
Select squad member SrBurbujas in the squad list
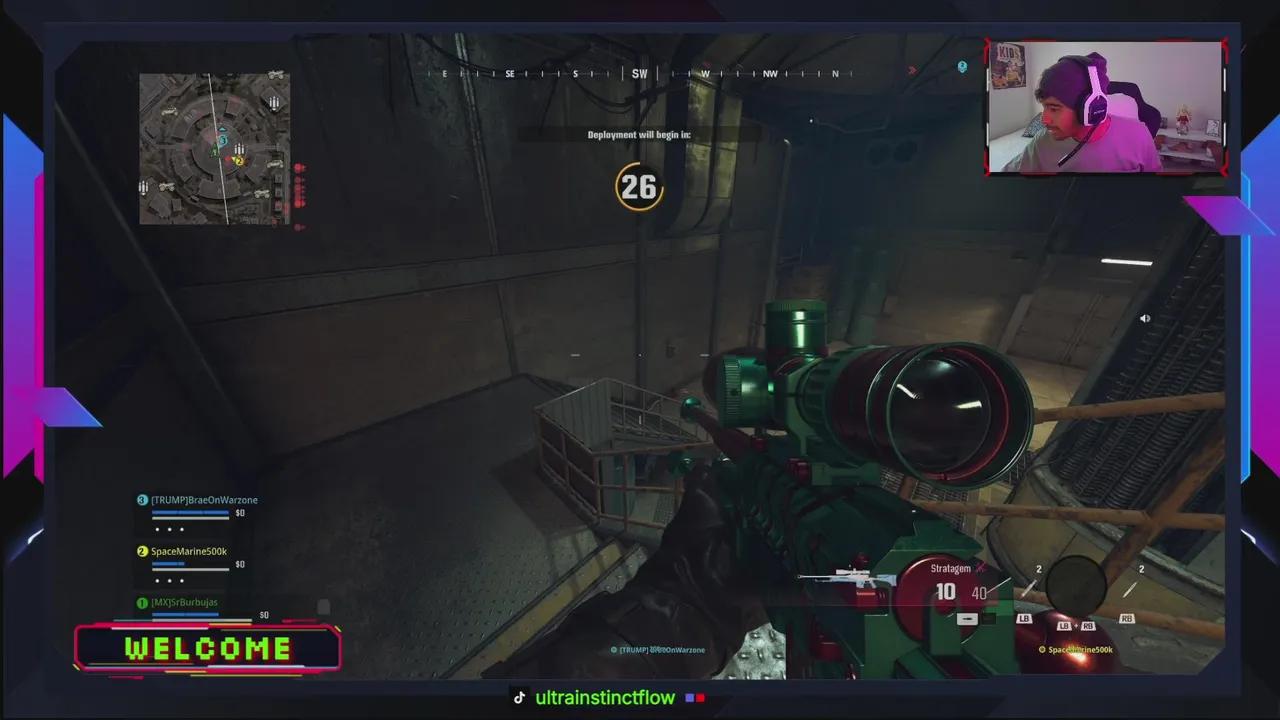183,603
